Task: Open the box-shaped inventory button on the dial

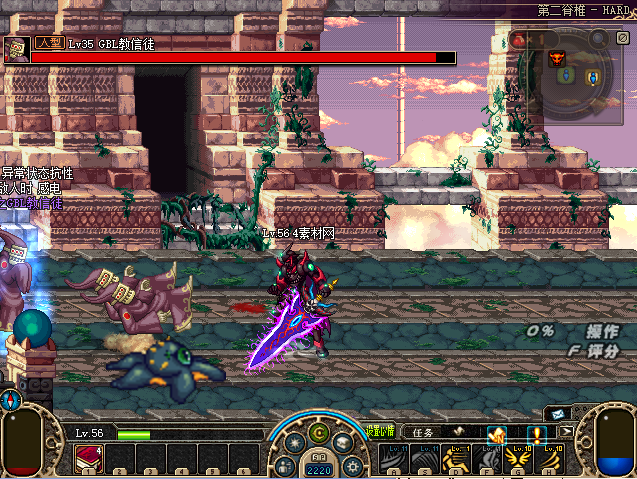Action: coord(341,444)
